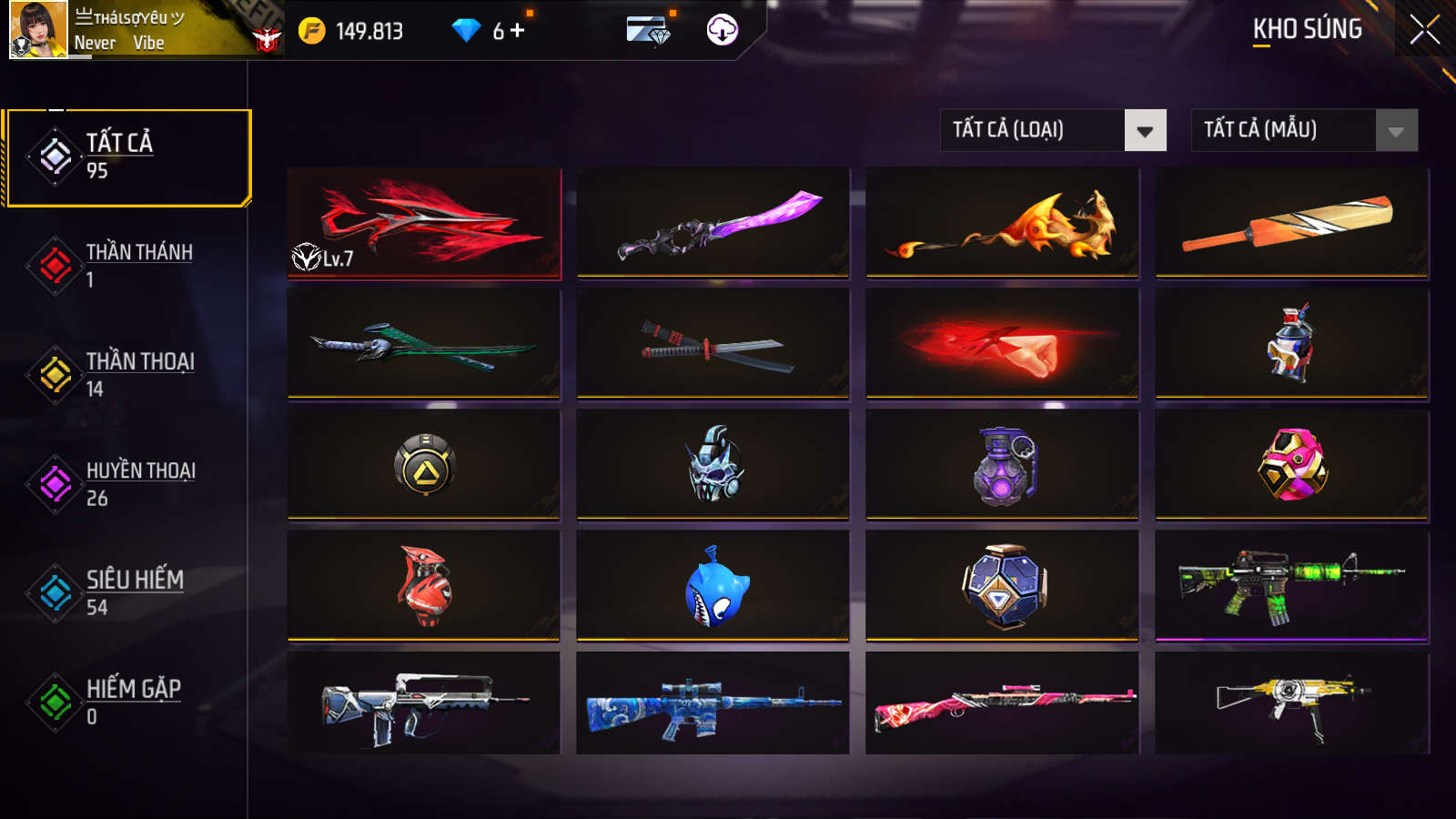Choose the purple machete skin
The image size is (1456, 819).
713,223
